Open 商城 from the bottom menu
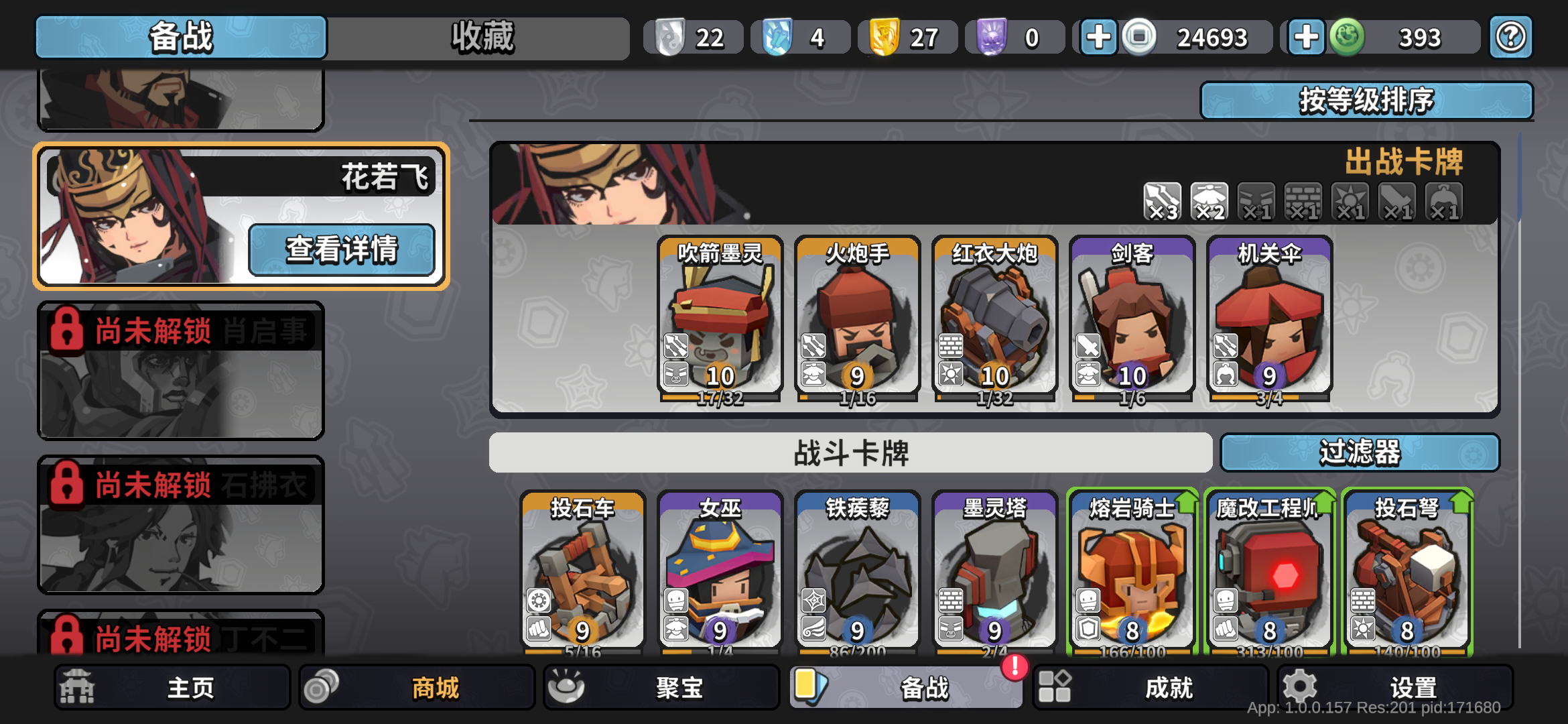Image resolution: width=1568 pixels, height=724 pixels. click(415, 686)
